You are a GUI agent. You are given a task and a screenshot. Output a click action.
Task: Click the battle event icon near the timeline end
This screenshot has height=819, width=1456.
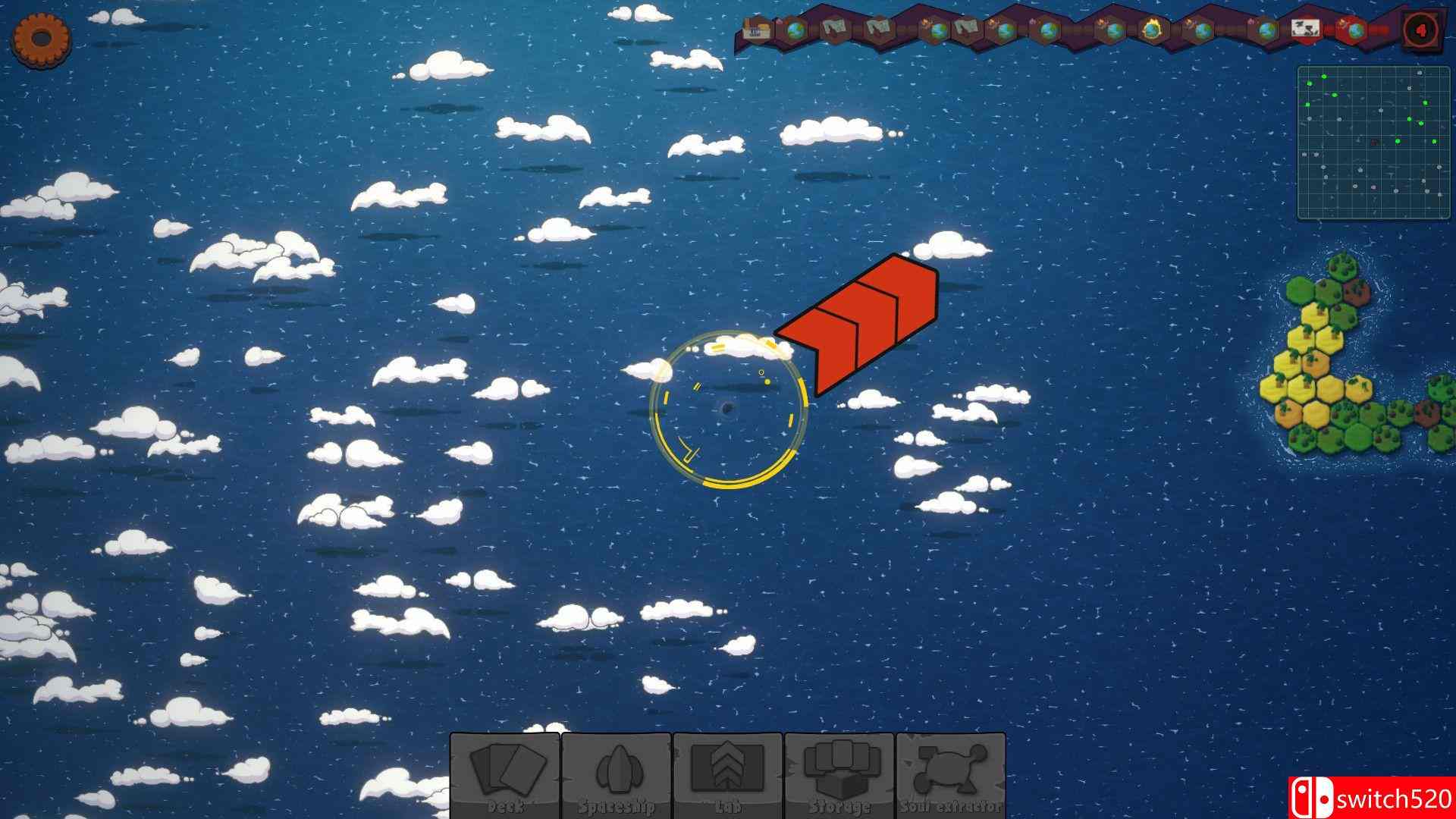point(1304,27)
